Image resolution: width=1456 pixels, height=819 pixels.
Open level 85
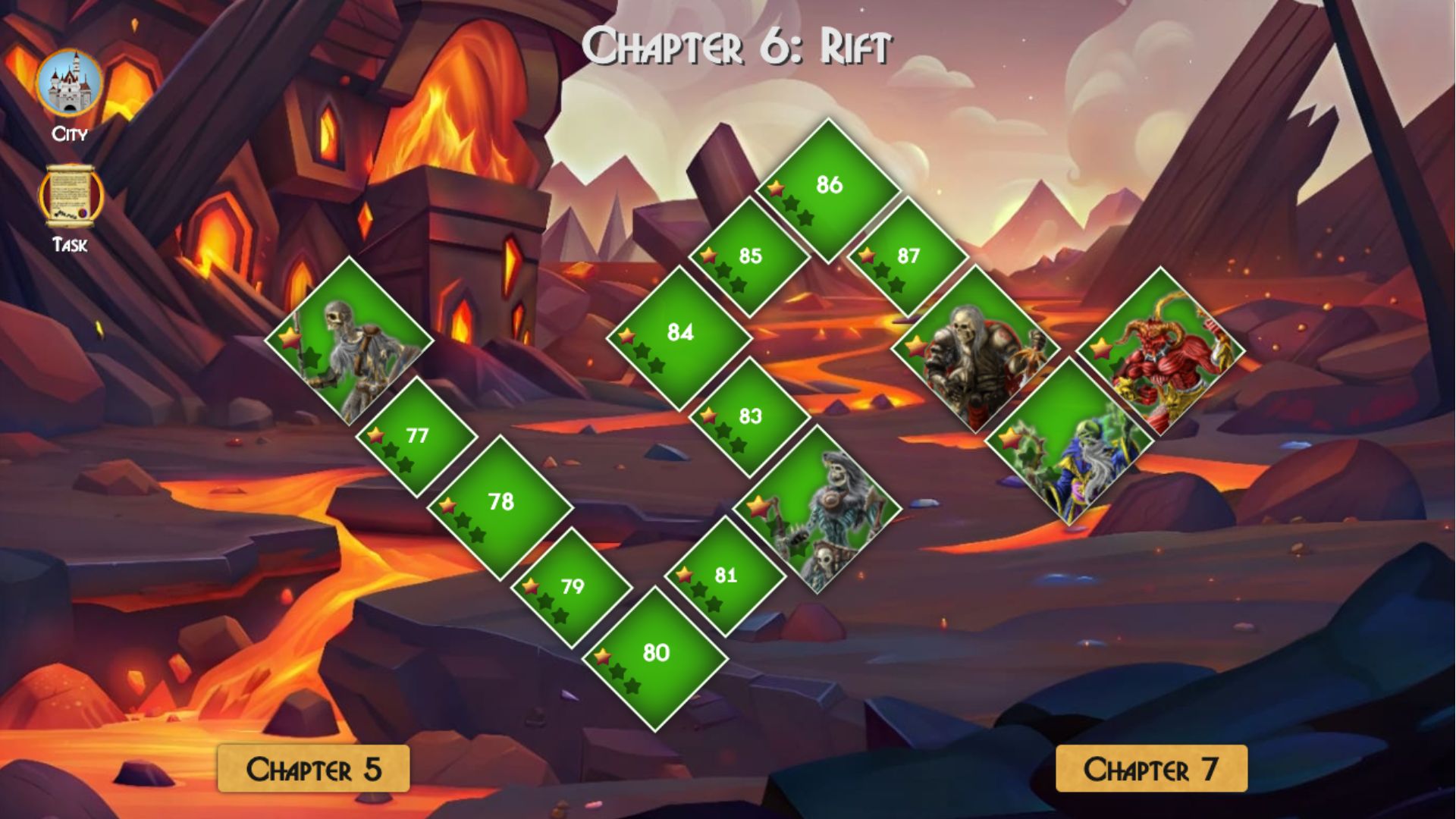(751, 258)
